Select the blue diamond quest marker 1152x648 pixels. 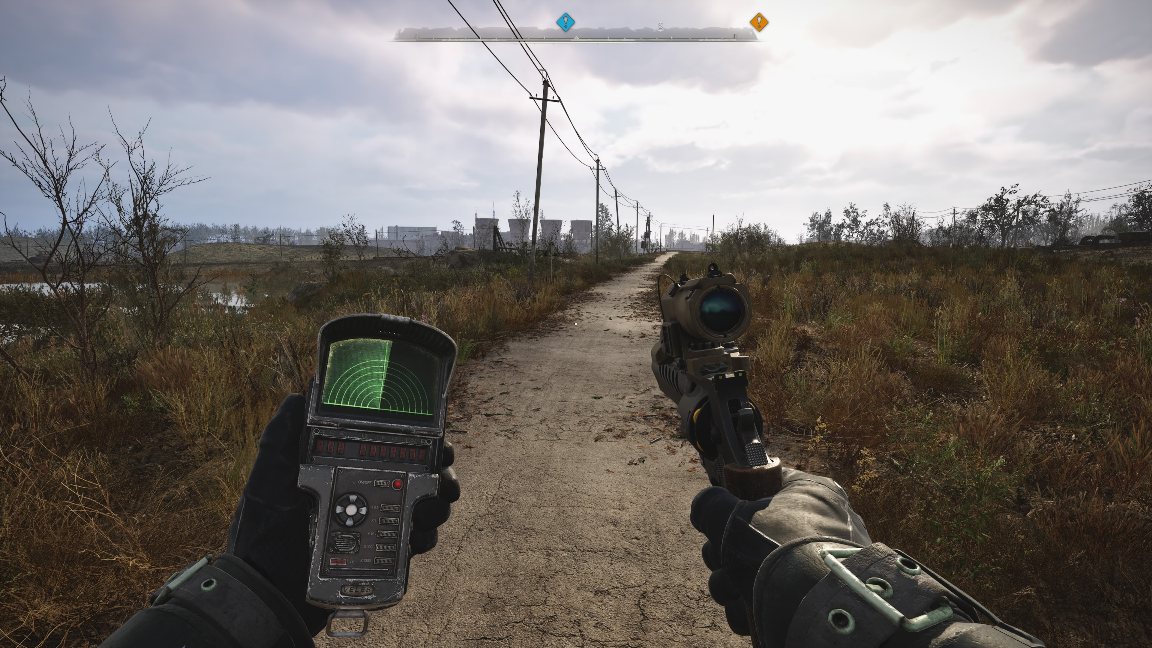pyautogui.click(x=565, y=22)
